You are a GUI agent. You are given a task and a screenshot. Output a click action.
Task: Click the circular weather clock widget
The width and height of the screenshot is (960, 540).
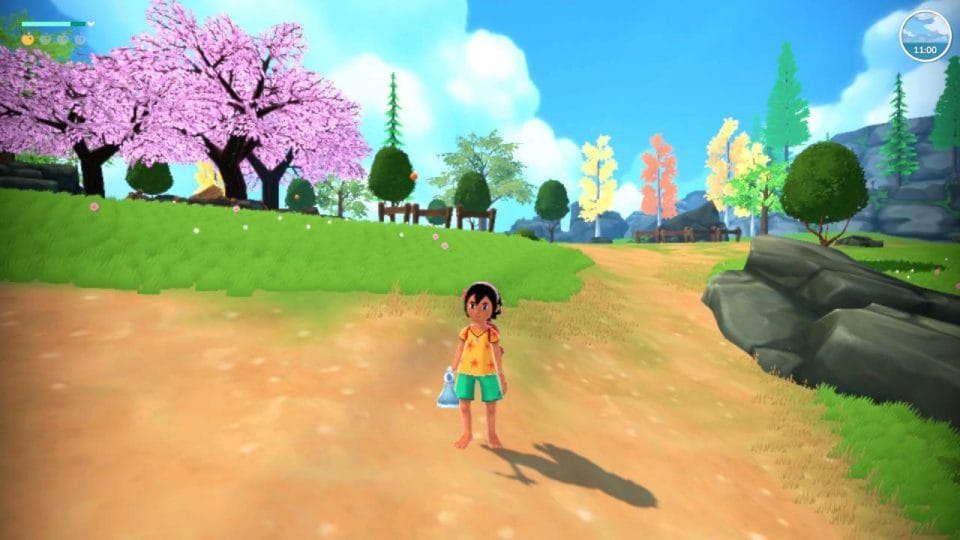(x=925, y=35)
